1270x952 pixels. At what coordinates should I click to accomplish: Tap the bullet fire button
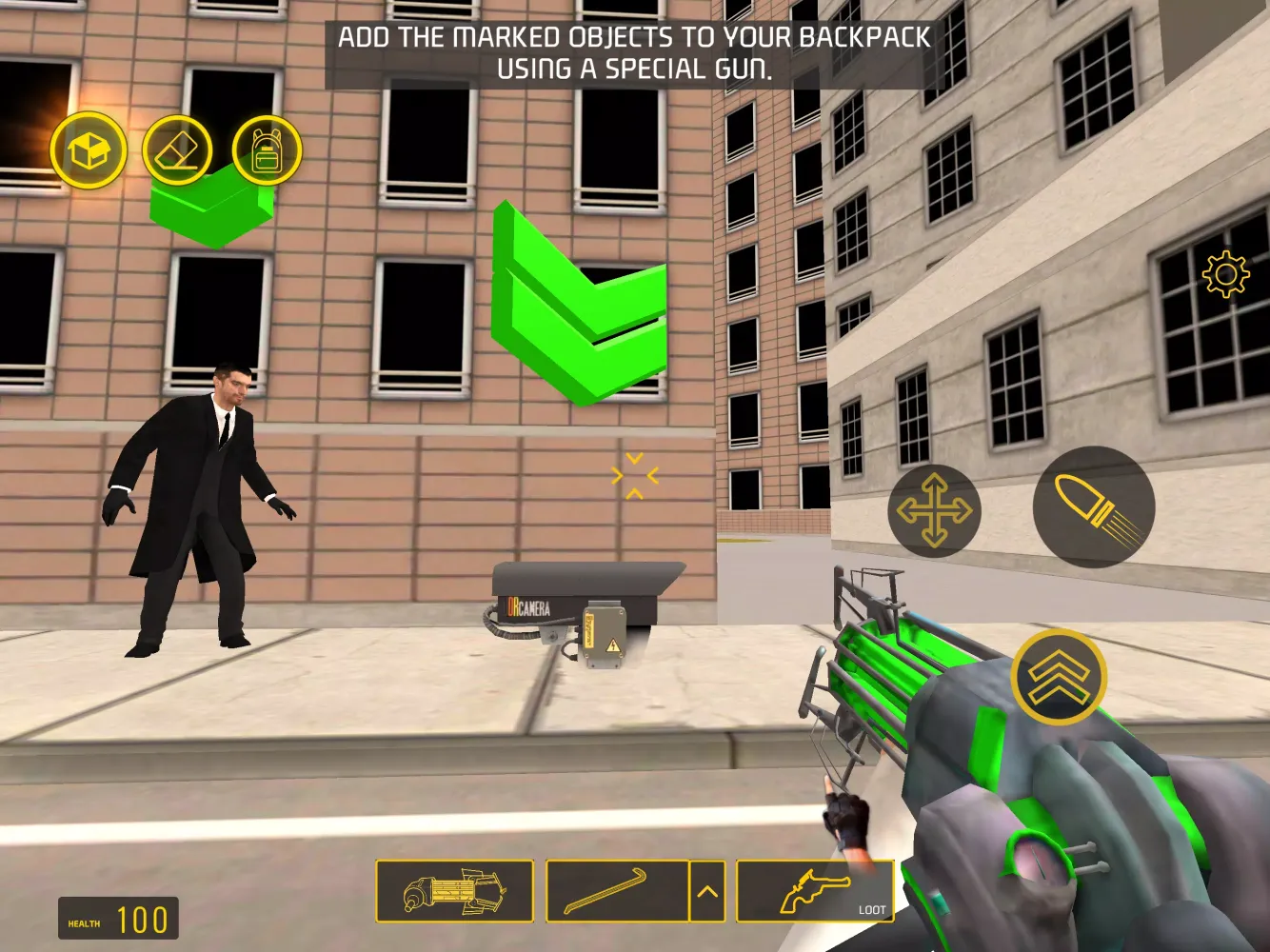(1092, 509)
